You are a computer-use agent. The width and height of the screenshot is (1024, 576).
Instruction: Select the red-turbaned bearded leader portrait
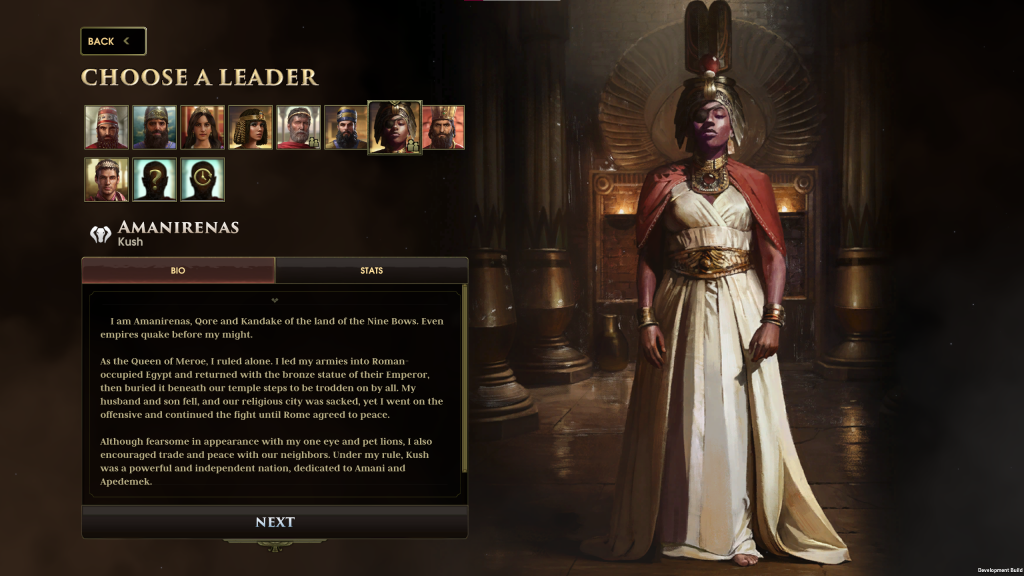click(x=106, y=127)
